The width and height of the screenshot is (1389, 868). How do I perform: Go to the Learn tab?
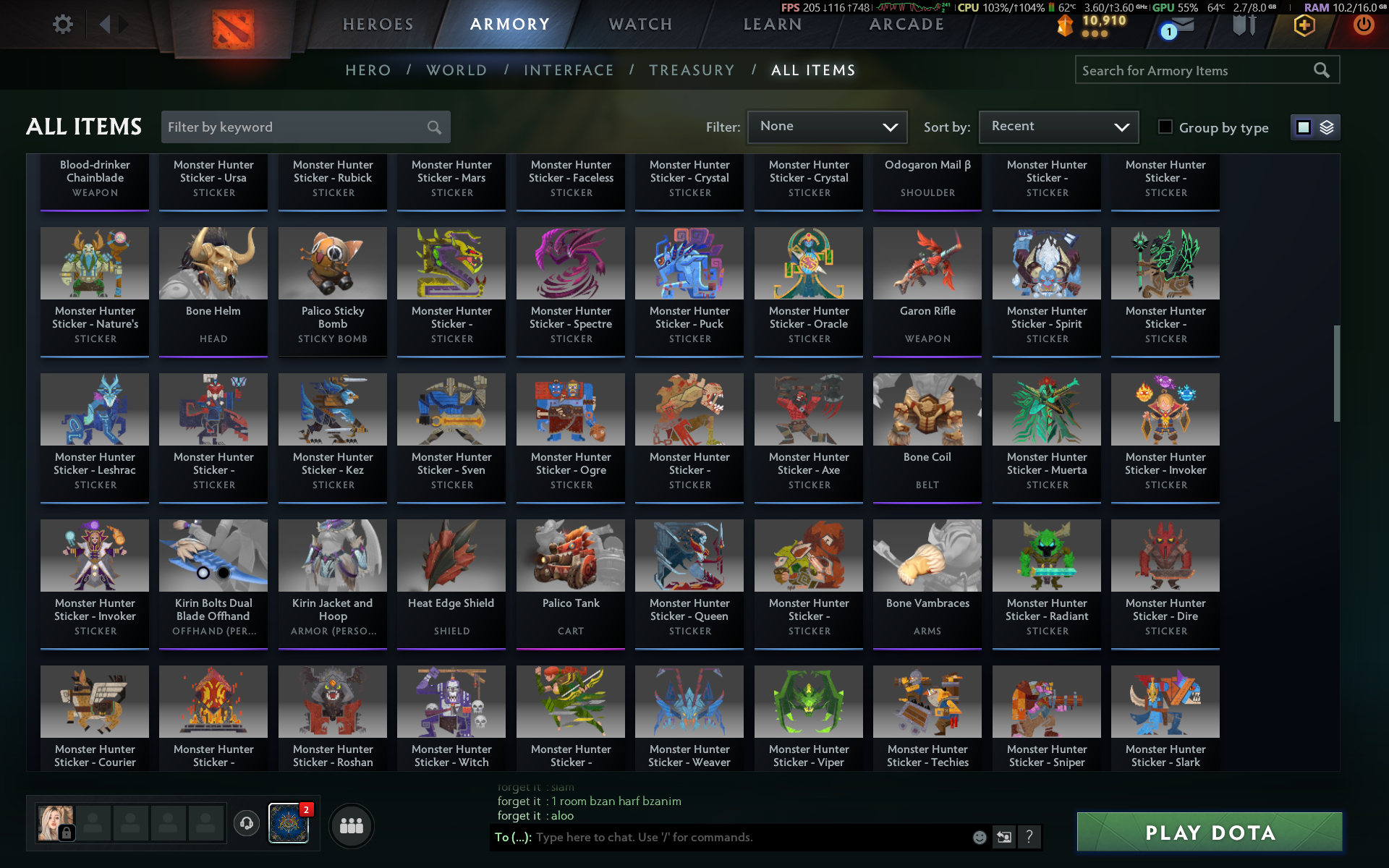pyautogui.click(x=773, y=25)
